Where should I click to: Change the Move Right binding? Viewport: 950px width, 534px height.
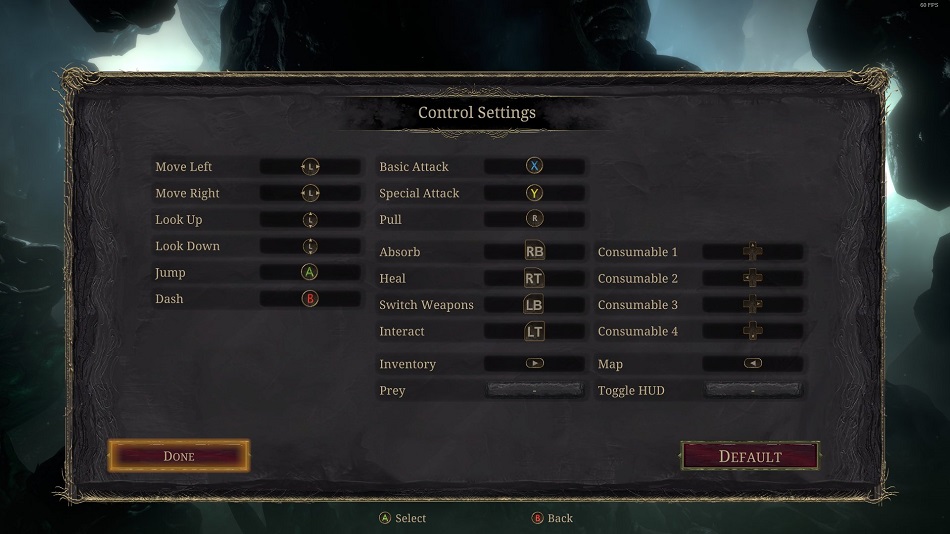[x=310, y=193]
